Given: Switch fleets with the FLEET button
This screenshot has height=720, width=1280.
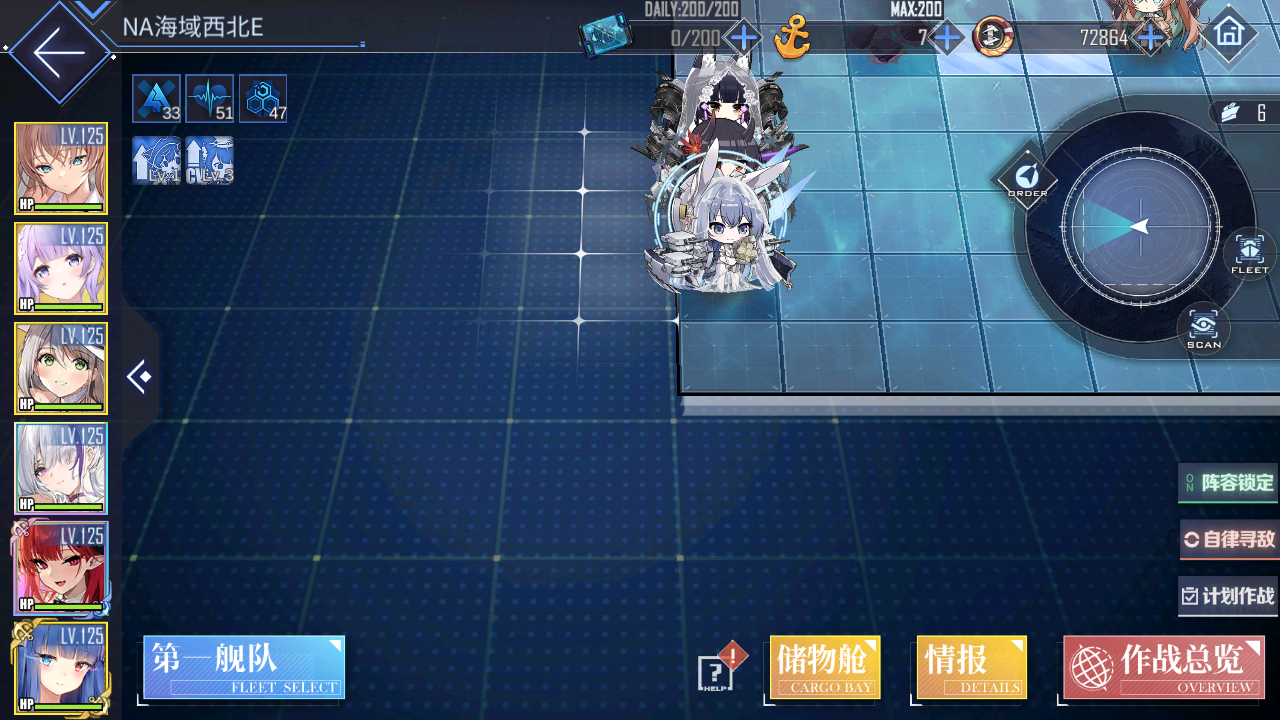Looking at the screenshot, I should [1249, 253].
